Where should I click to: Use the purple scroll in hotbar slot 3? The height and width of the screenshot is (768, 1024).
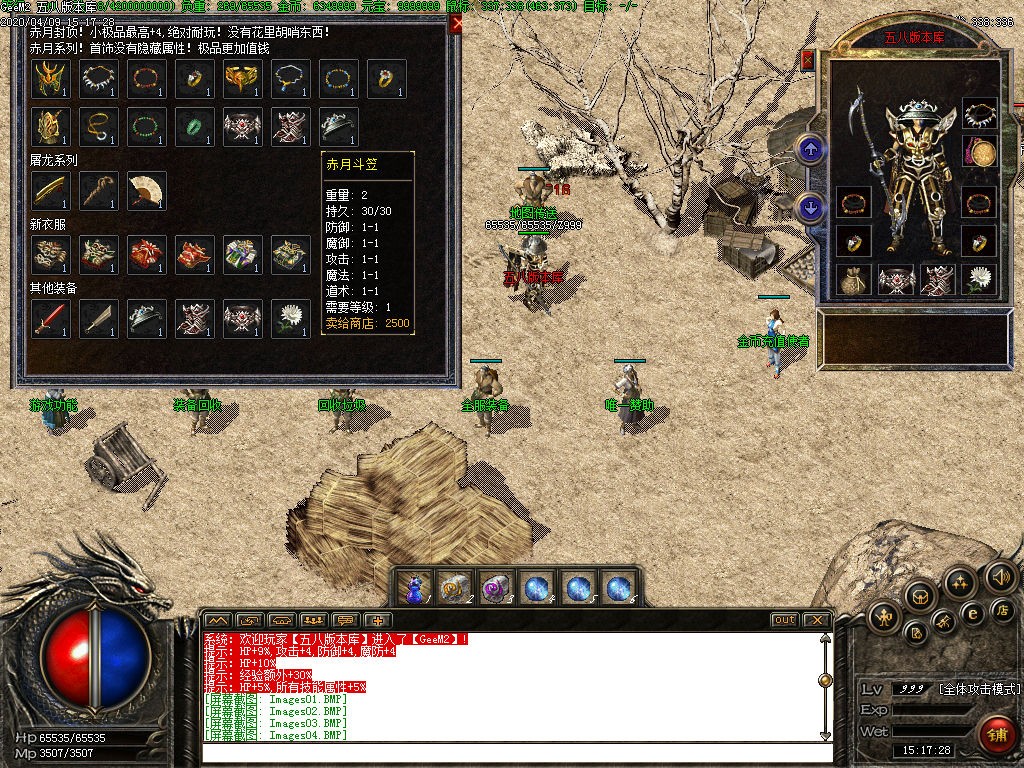[x=496, y=588]
